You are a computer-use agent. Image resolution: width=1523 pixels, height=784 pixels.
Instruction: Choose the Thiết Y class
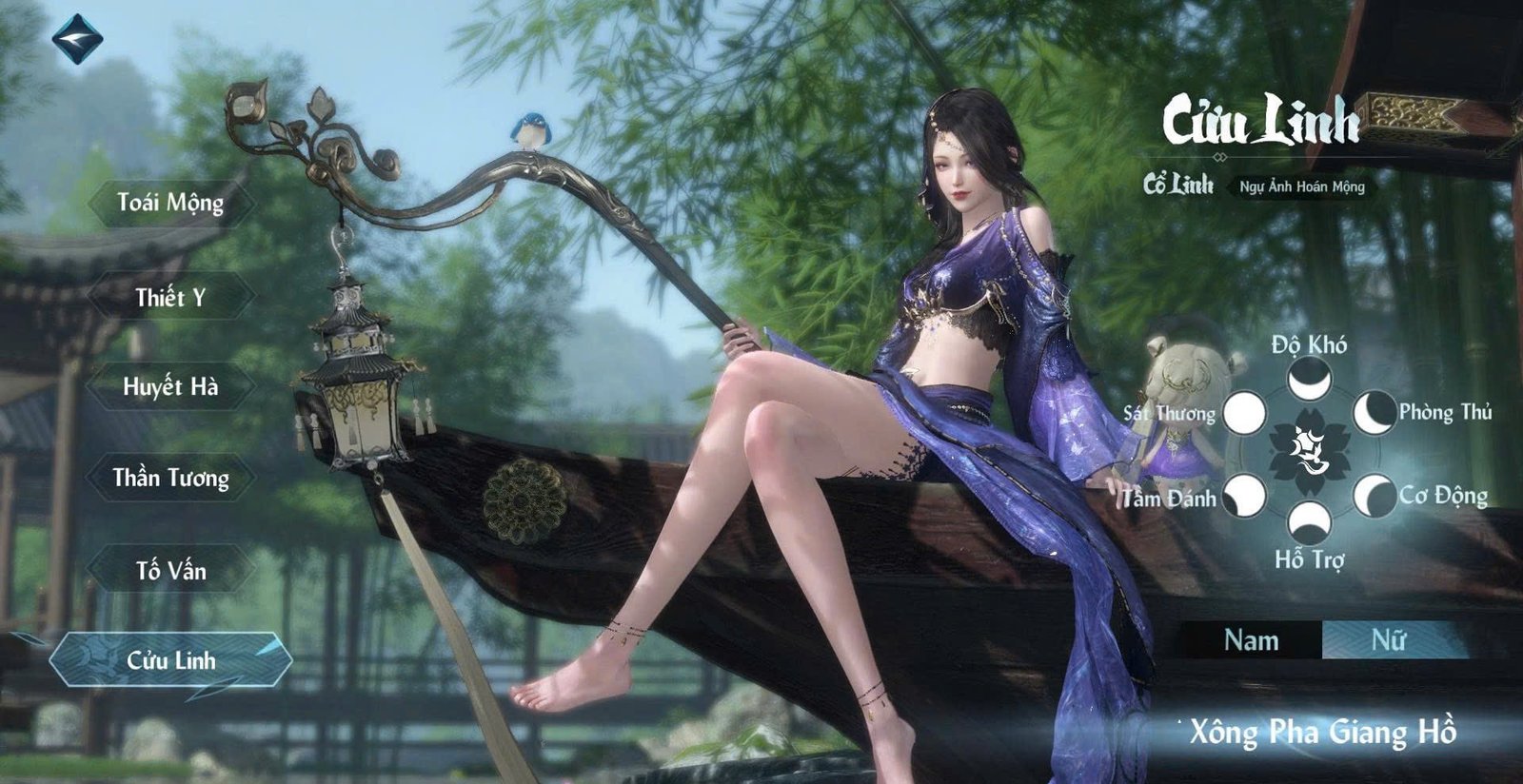pyautogui.click(x=170, y=297)
